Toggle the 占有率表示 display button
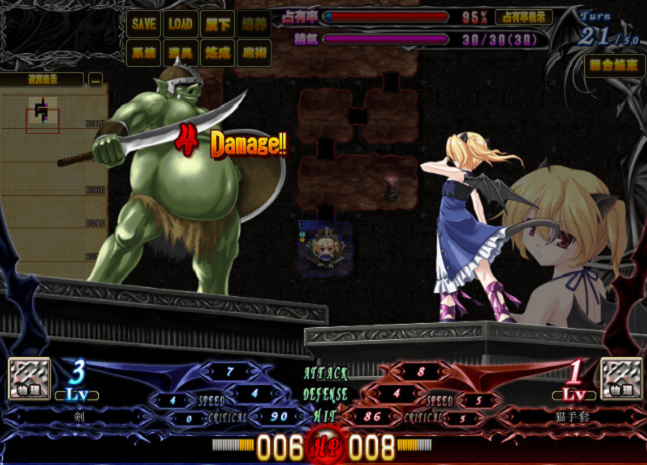The height and width of the screenshot is (465, 647). (524, 17)
